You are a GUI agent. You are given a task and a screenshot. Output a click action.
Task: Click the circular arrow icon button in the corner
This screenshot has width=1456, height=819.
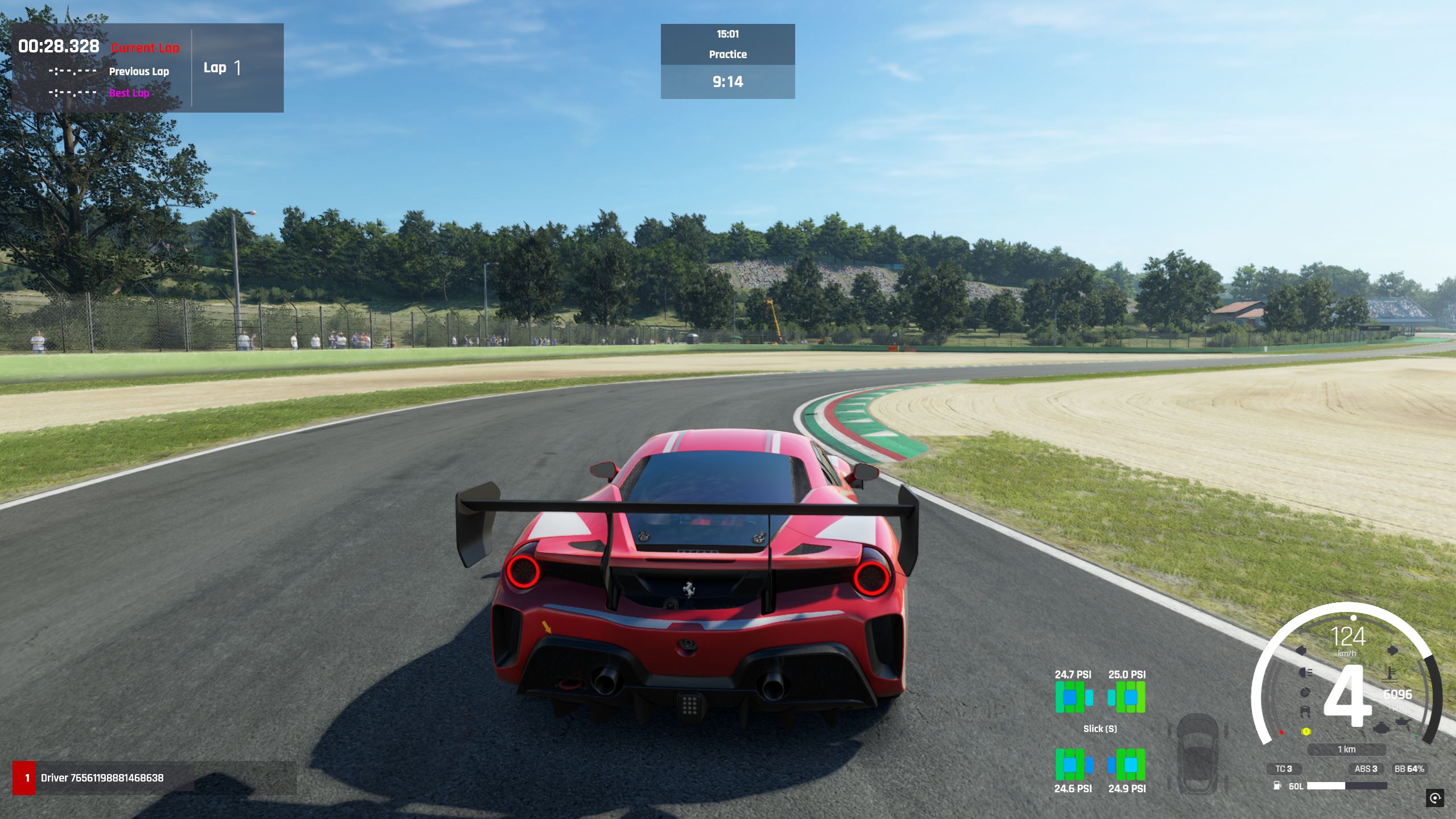1435,797
